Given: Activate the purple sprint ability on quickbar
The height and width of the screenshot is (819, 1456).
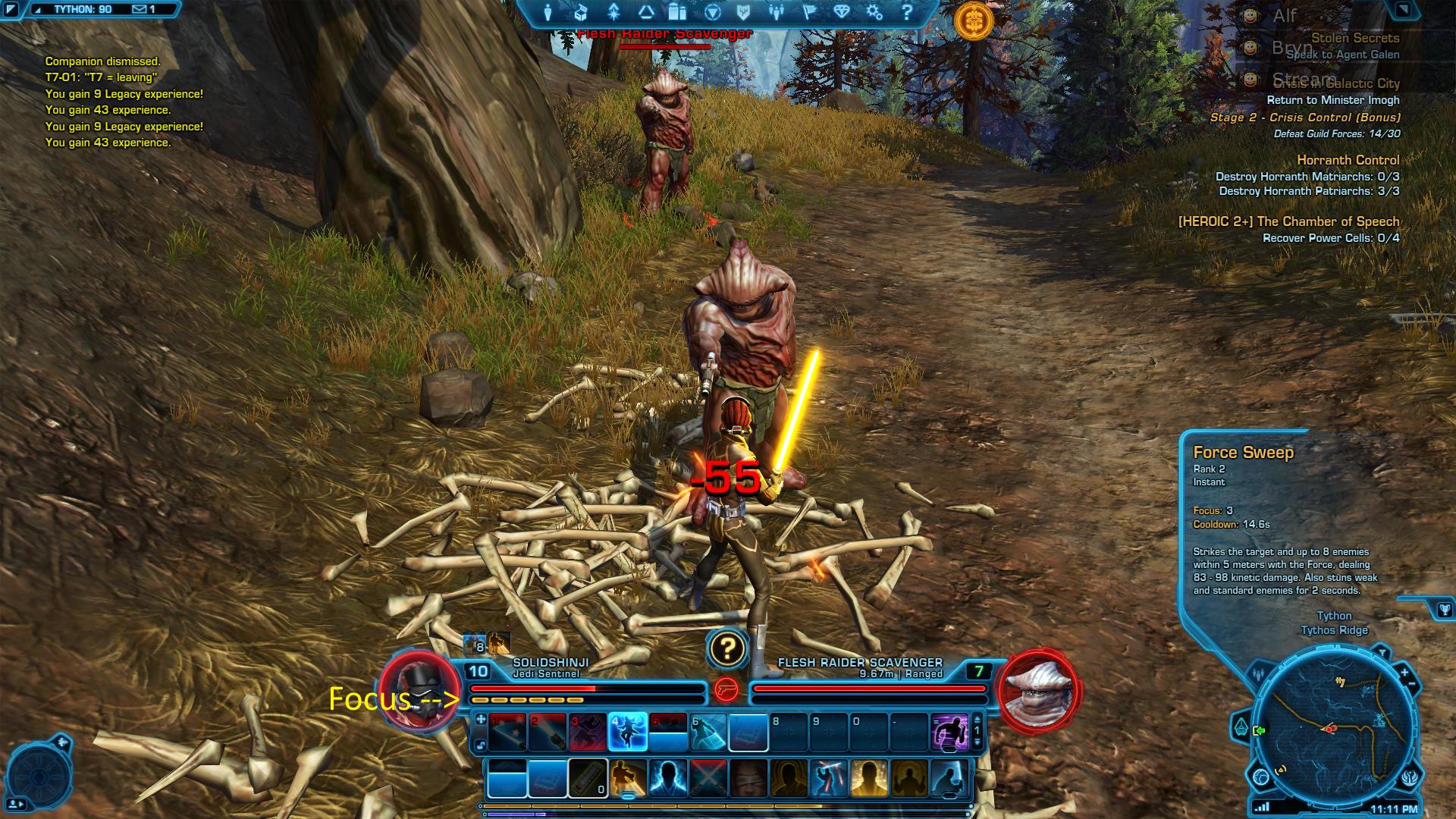Looking at the screenshot, I should point(949,732).
